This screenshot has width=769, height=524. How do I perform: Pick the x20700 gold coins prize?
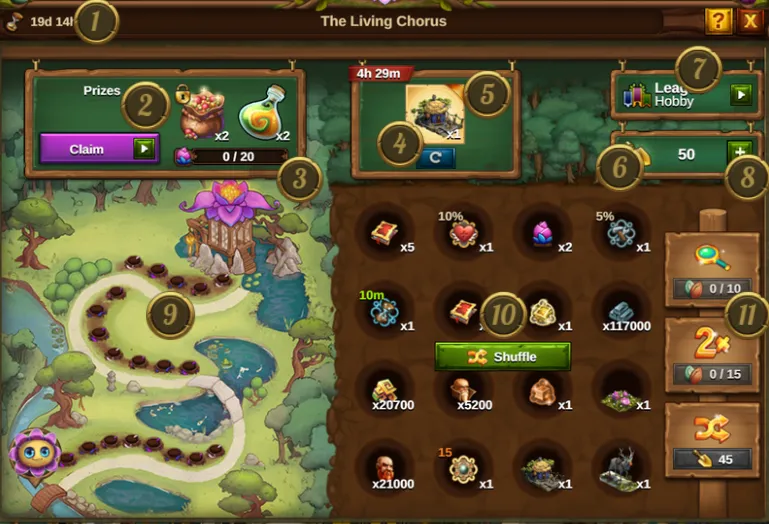(x=383, y=390)
